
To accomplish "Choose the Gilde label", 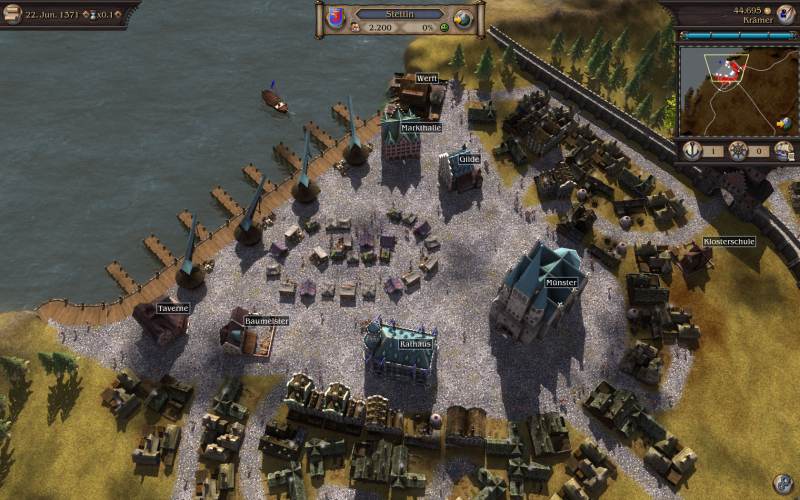I will [469, 159].
